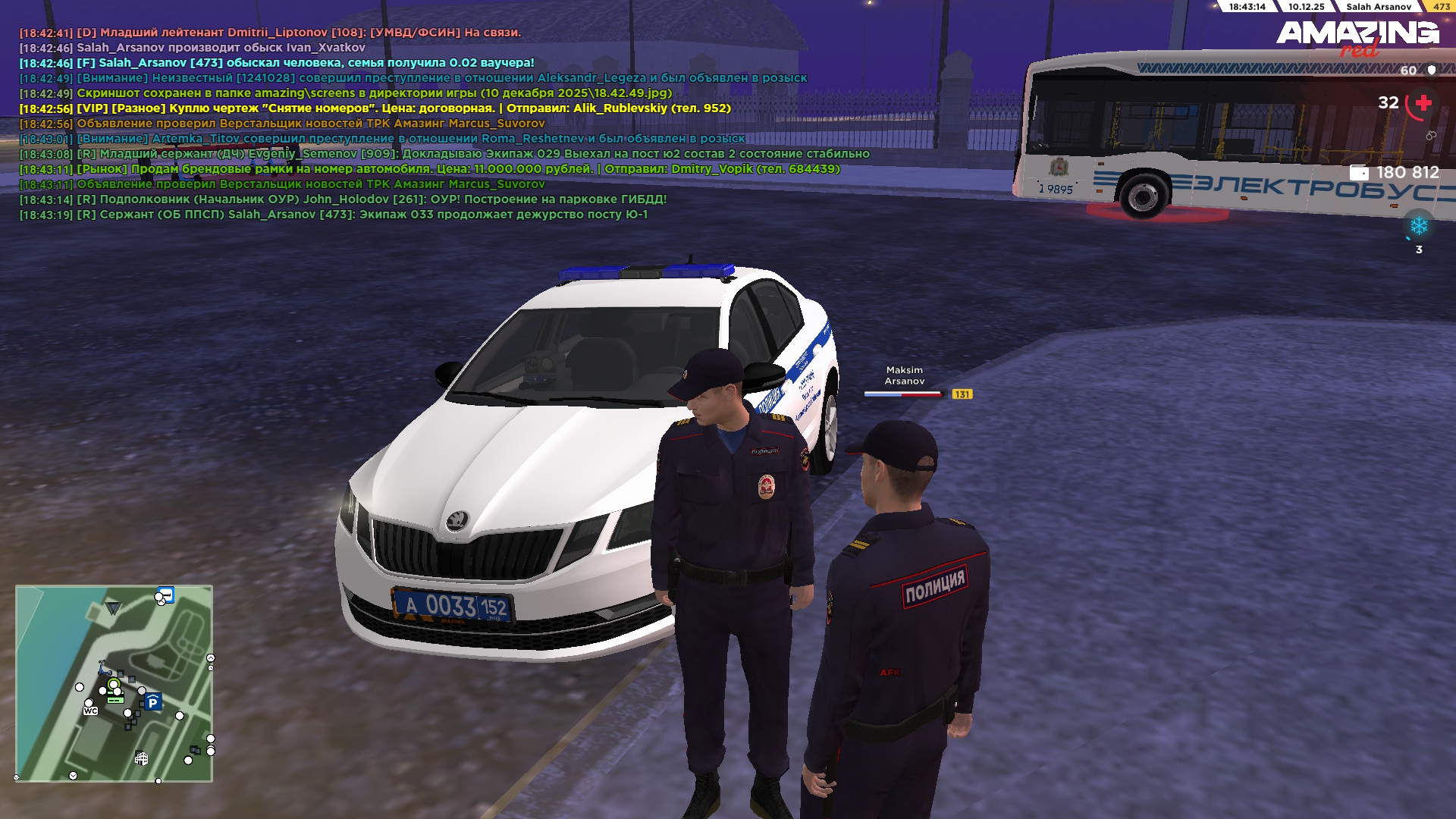Select the scooter rental marker on minimap

104,668
